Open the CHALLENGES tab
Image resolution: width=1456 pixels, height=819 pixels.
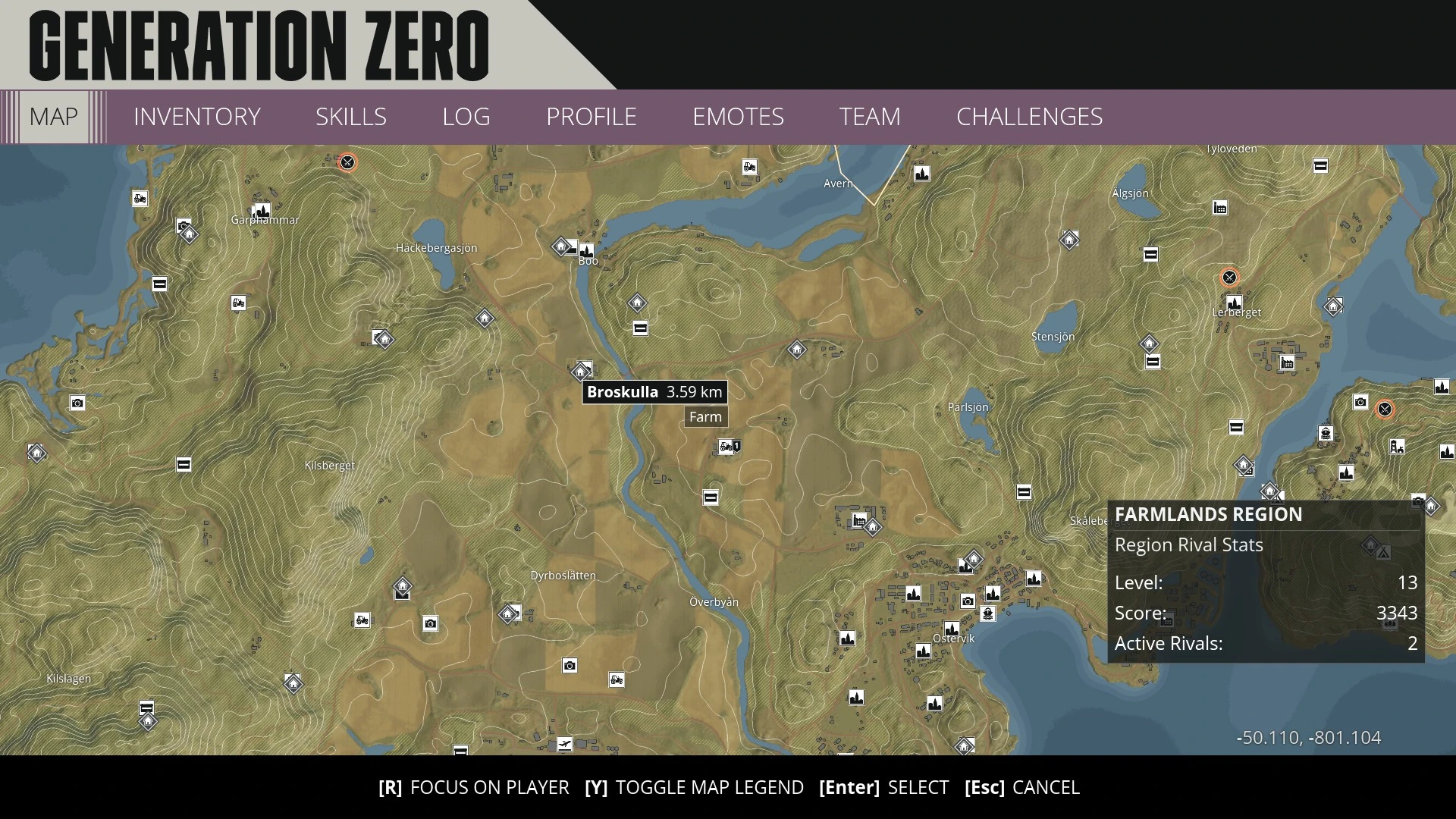click(1029, 117)
